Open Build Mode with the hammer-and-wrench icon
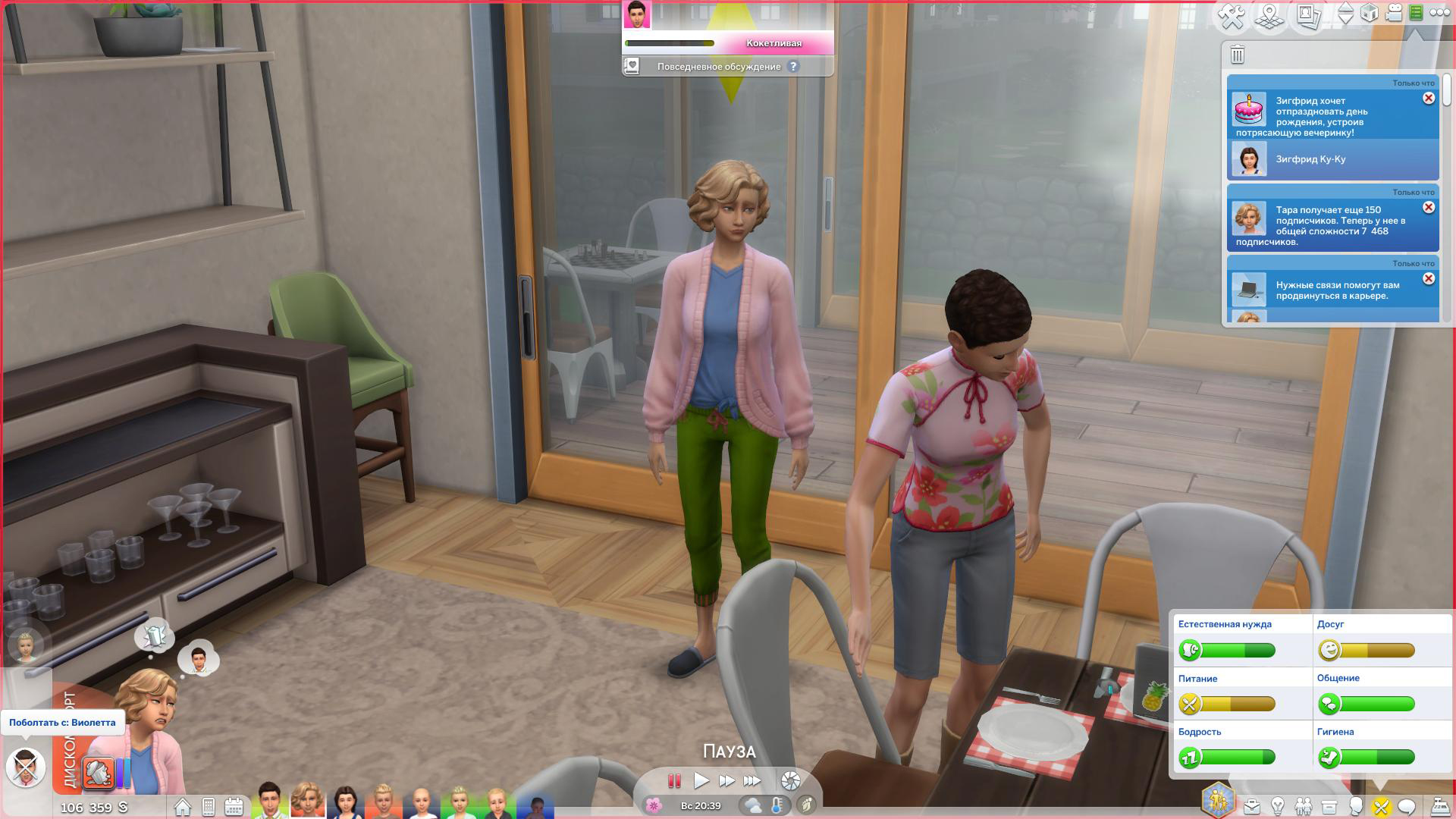Screen dimensions: 1456x819 [x=1232, y=16]
